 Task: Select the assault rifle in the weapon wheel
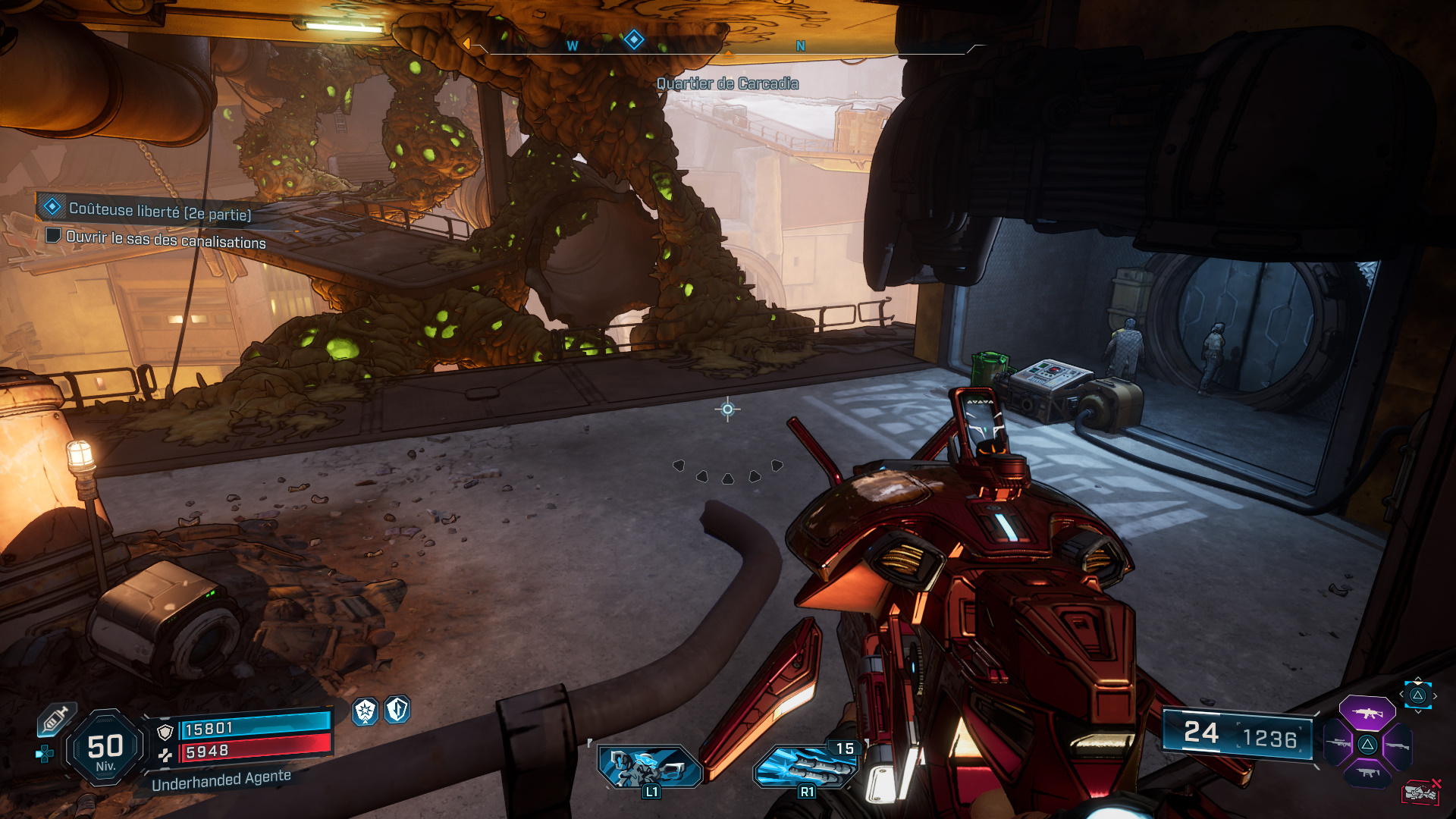tap(1367, 713)
